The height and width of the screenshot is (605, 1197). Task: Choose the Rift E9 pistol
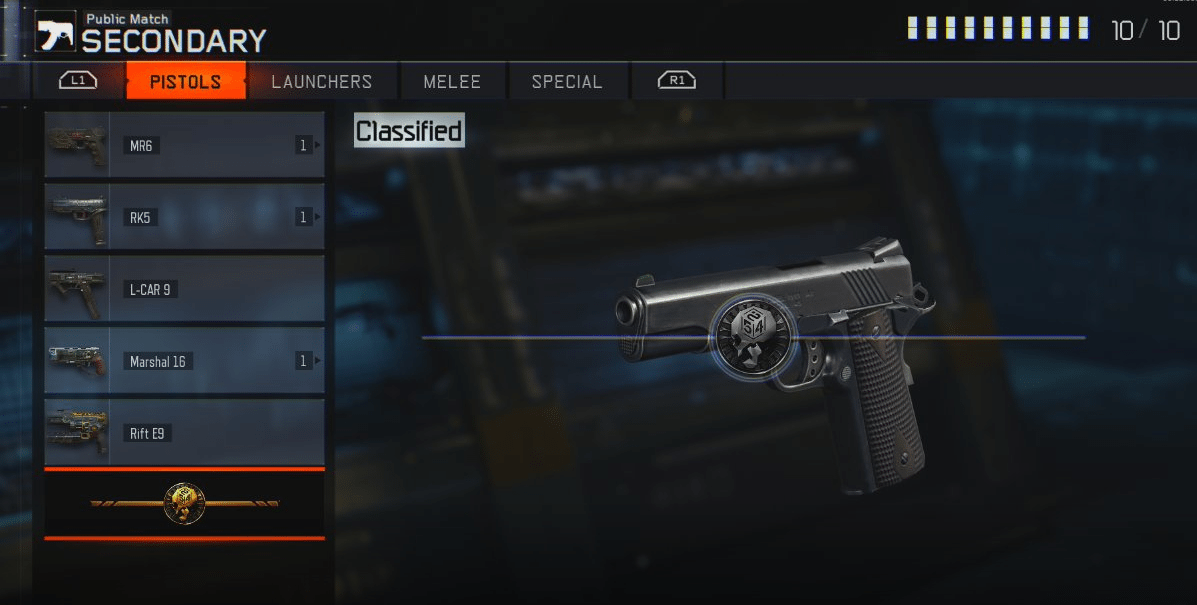point(184,433)
